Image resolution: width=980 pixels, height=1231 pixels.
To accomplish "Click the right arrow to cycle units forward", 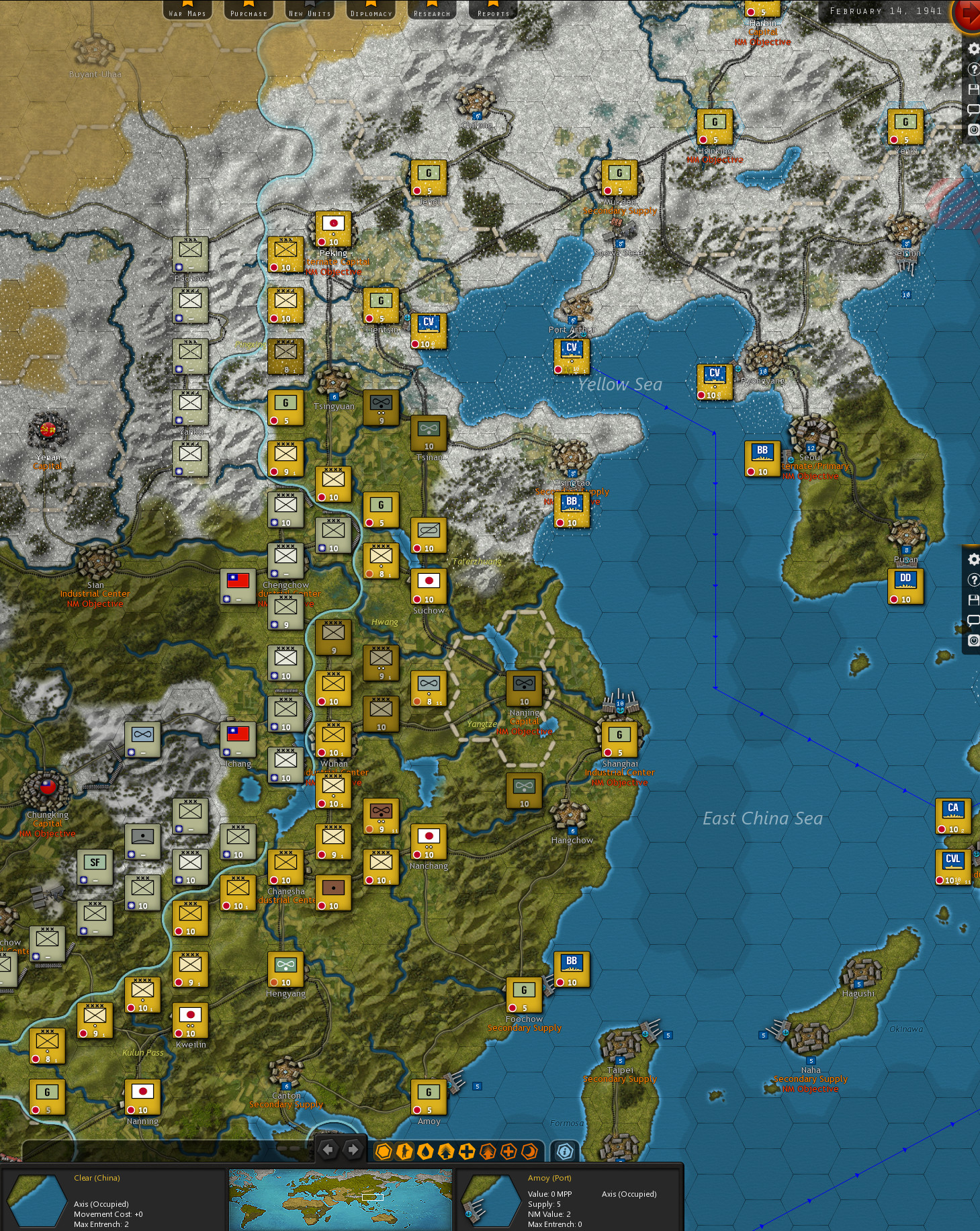I will click(x=351, y=1150).
